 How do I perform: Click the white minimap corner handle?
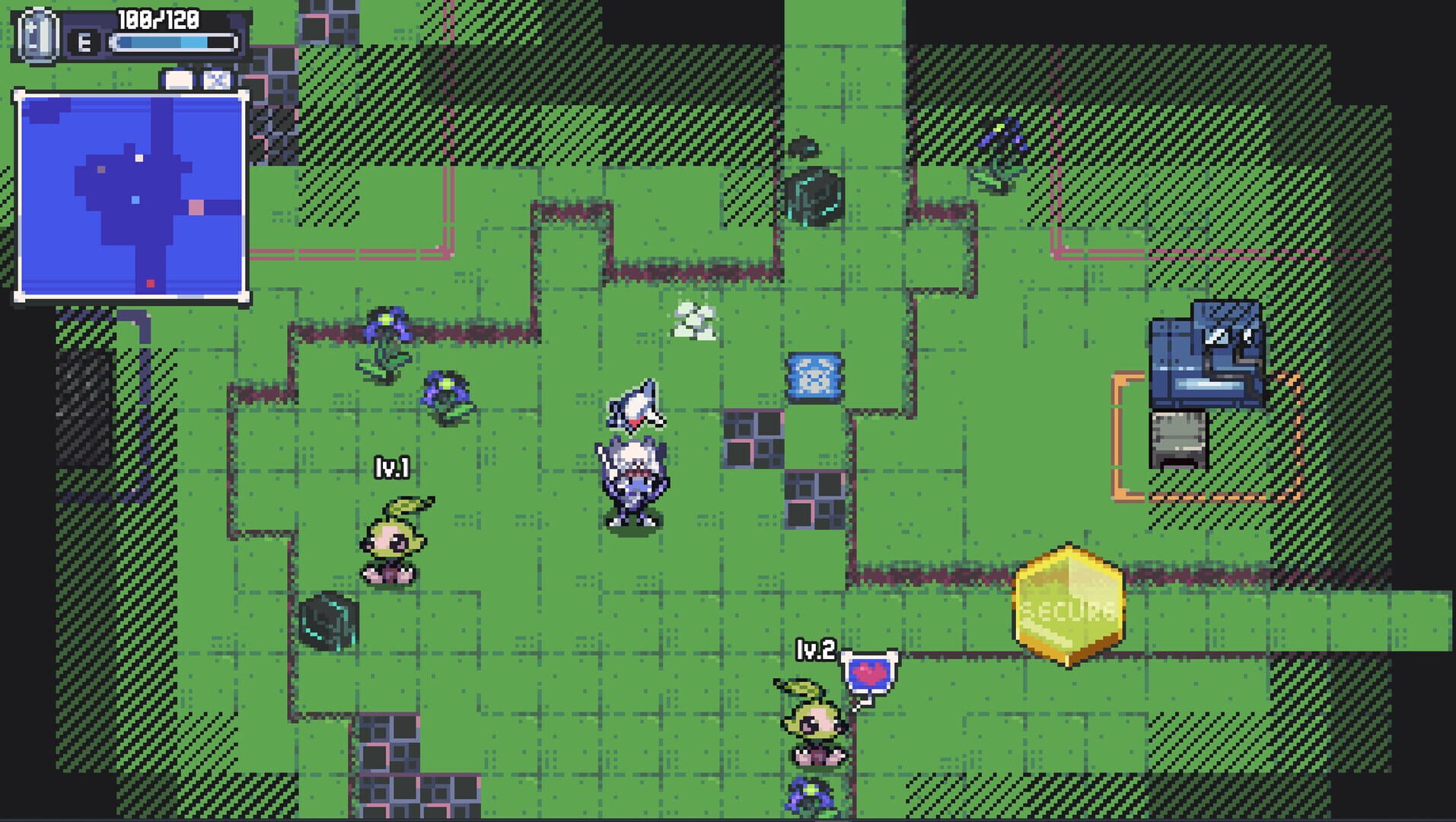18,93
